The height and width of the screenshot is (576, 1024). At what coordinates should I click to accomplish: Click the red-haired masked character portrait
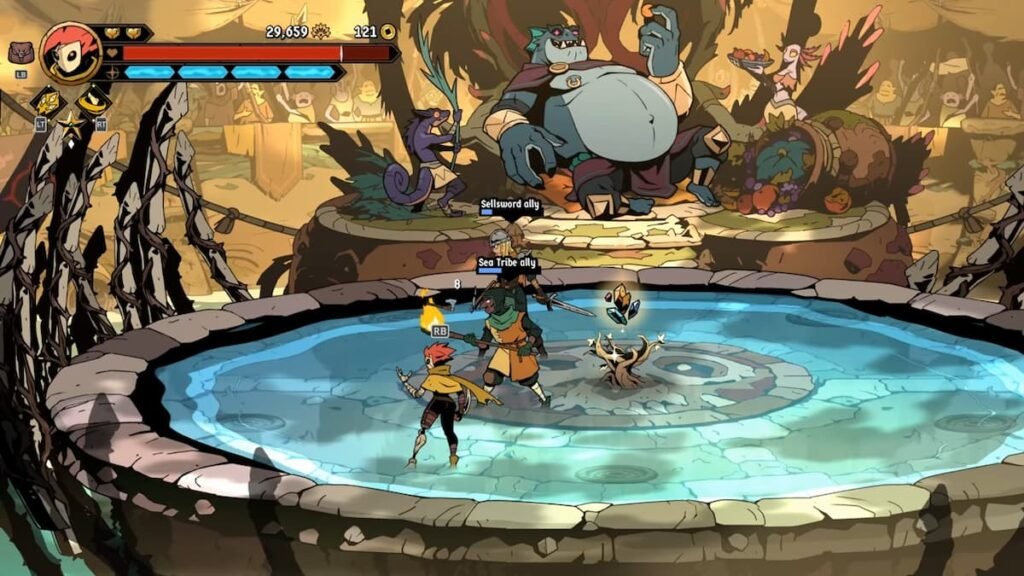click(70, 53)
